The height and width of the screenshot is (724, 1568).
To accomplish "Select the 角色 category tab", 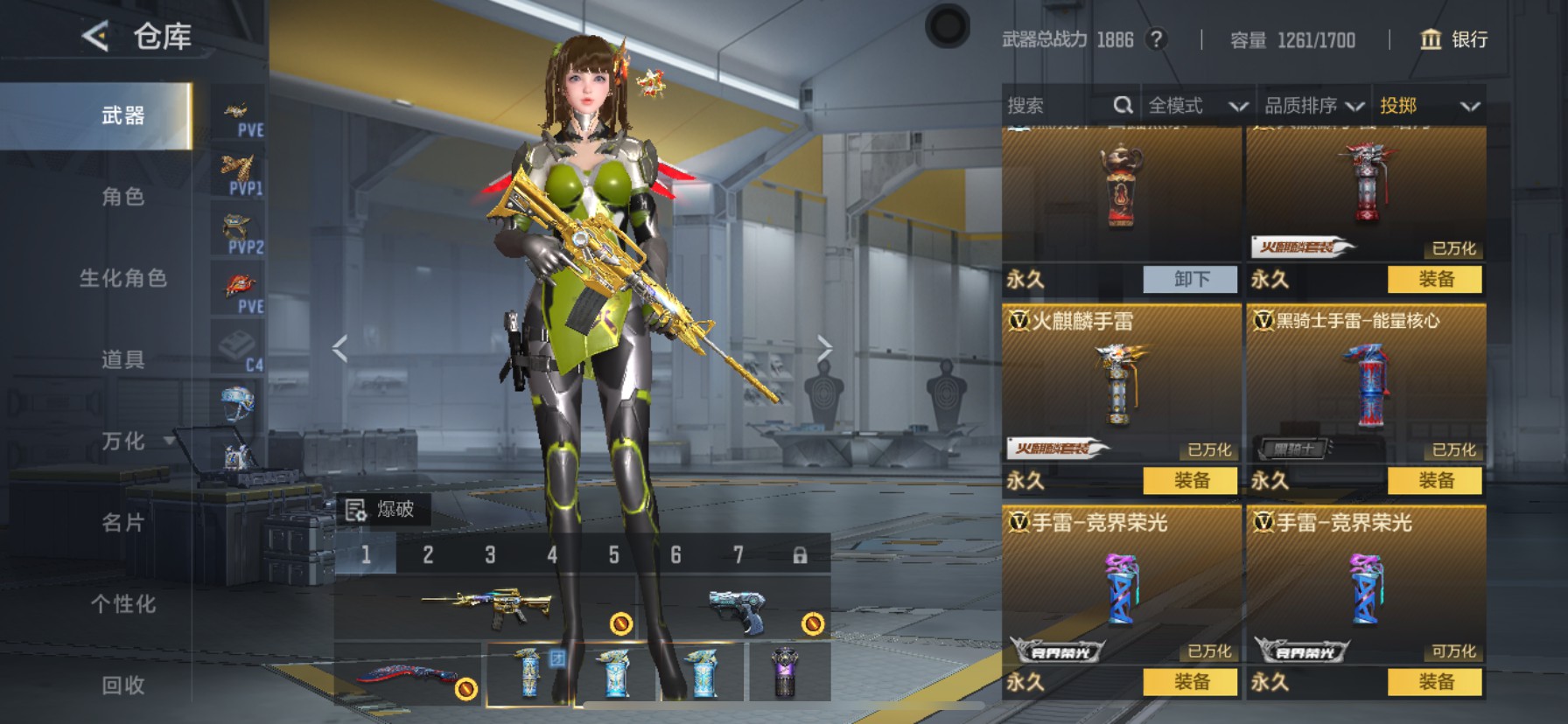I will (122, 197).
